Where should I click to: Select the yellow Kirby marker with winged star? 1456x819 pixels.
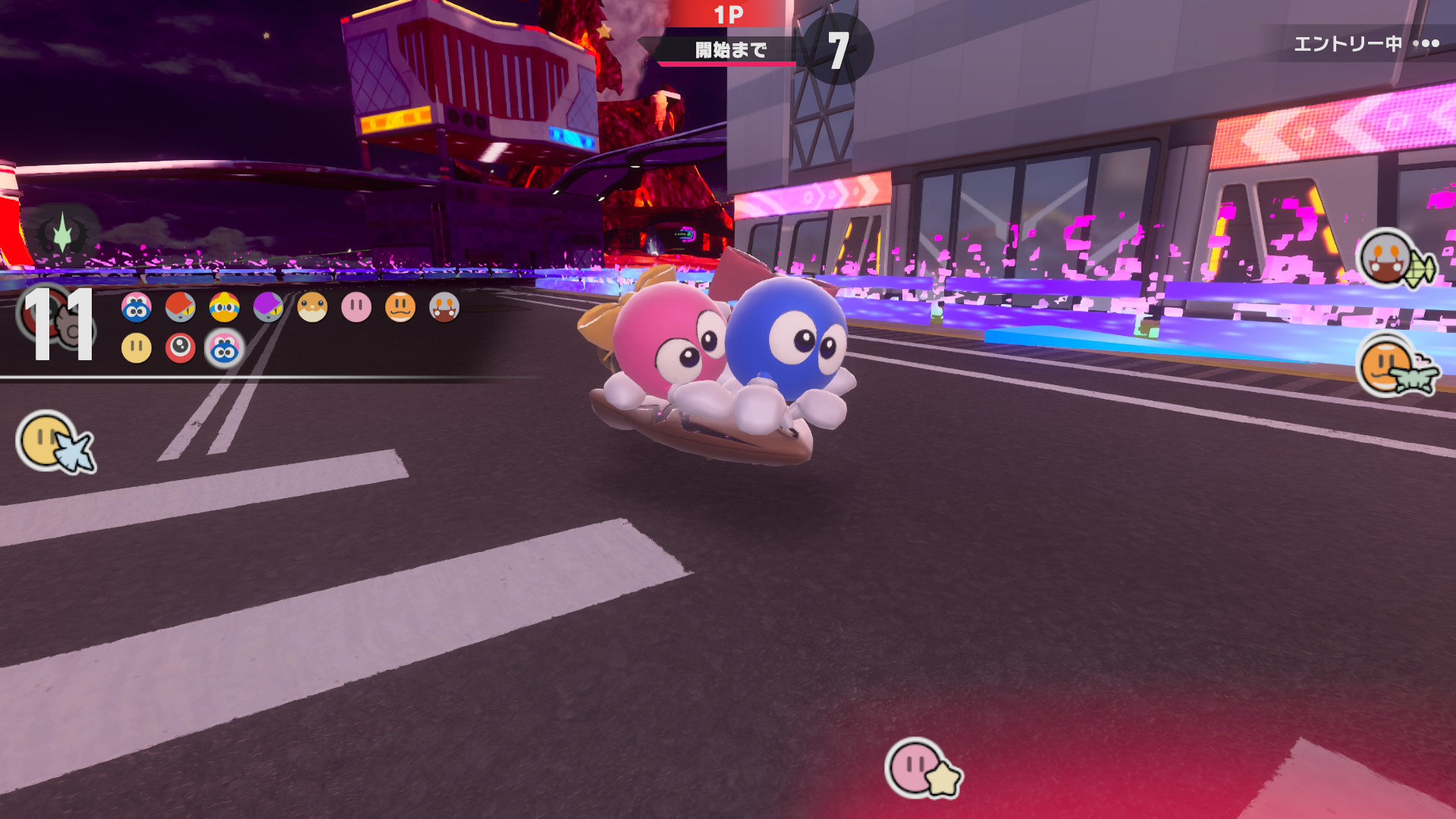click(55, 443)
